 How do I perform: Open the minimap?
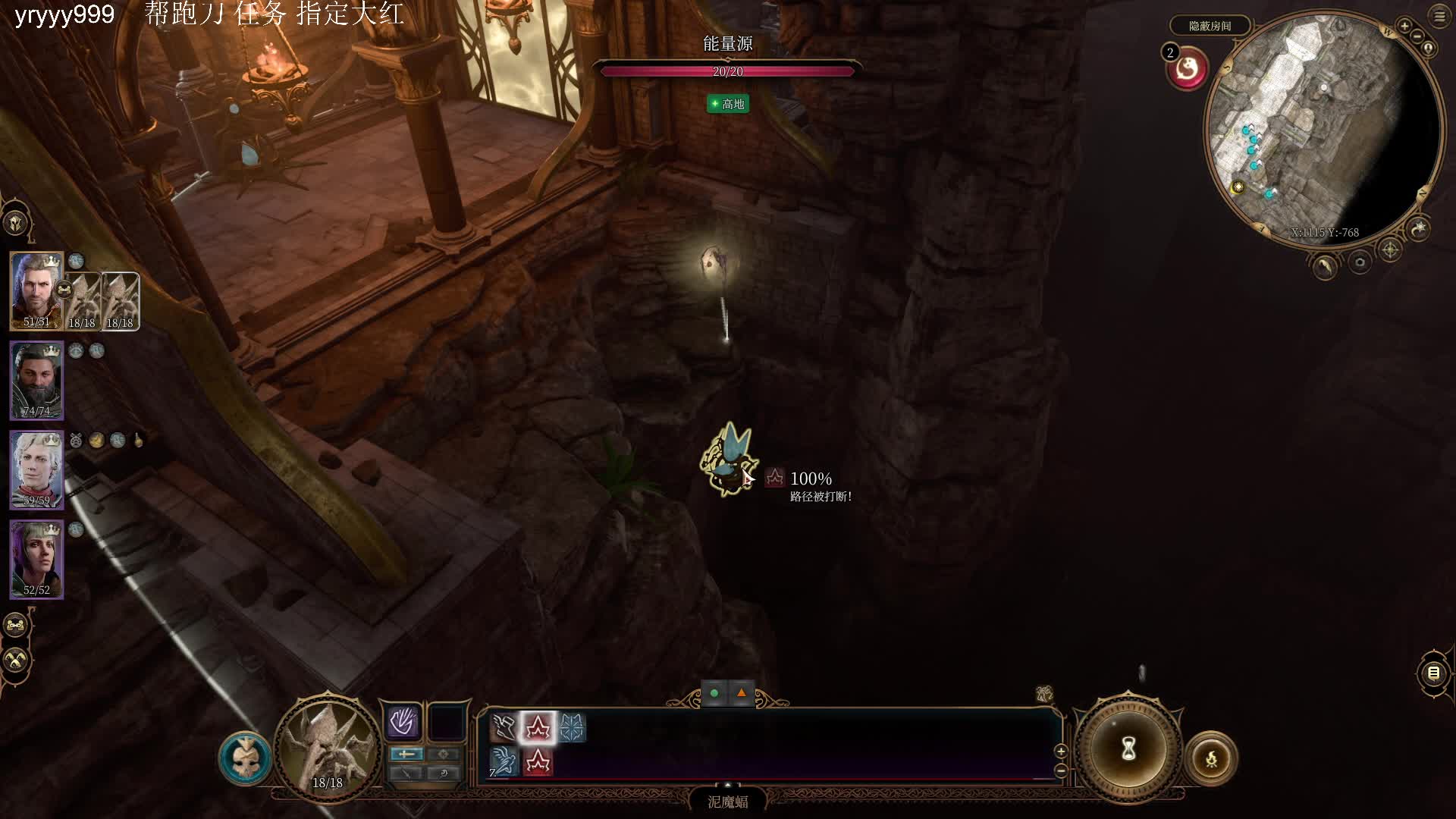coord(1323,129)
